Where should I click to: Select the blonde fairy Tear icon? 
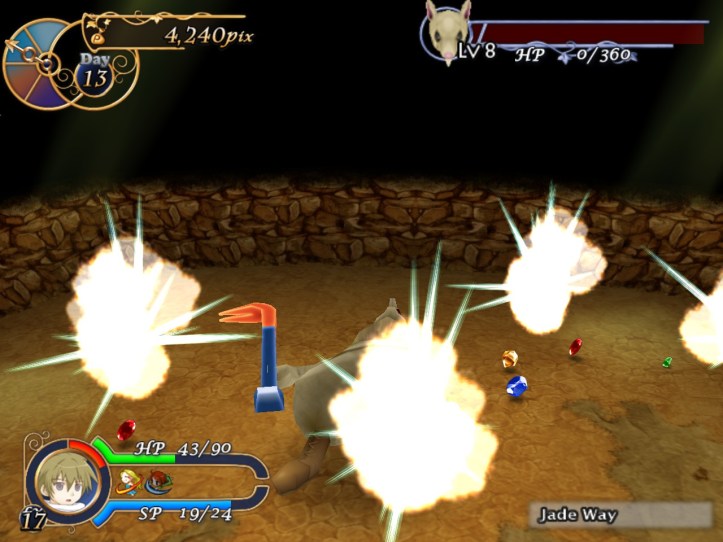[128, 482]
